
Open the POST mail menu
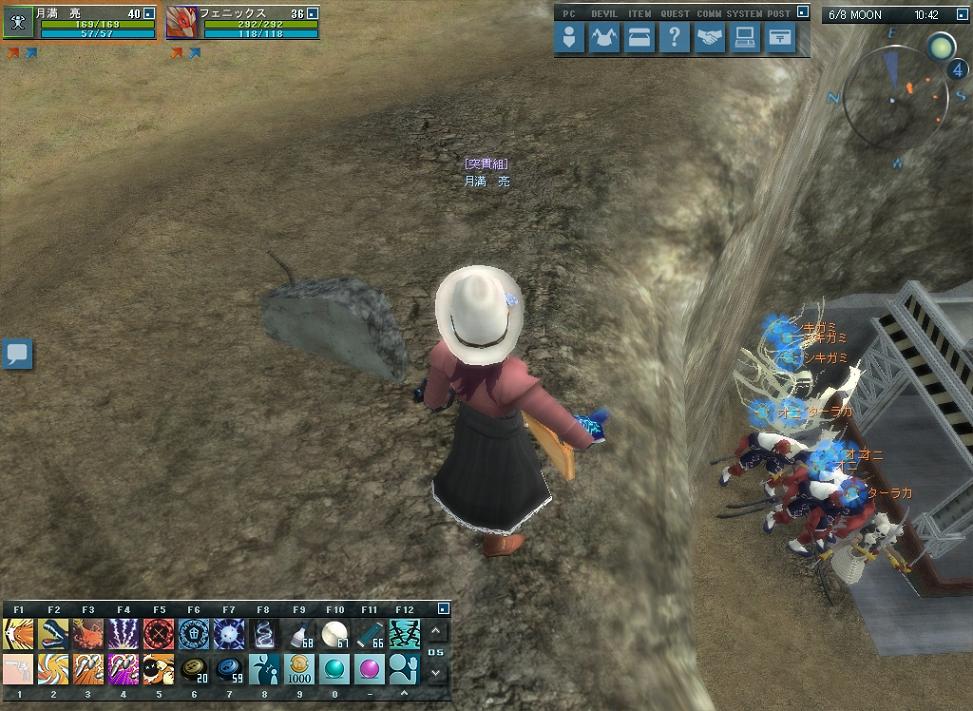click(780, 38)
